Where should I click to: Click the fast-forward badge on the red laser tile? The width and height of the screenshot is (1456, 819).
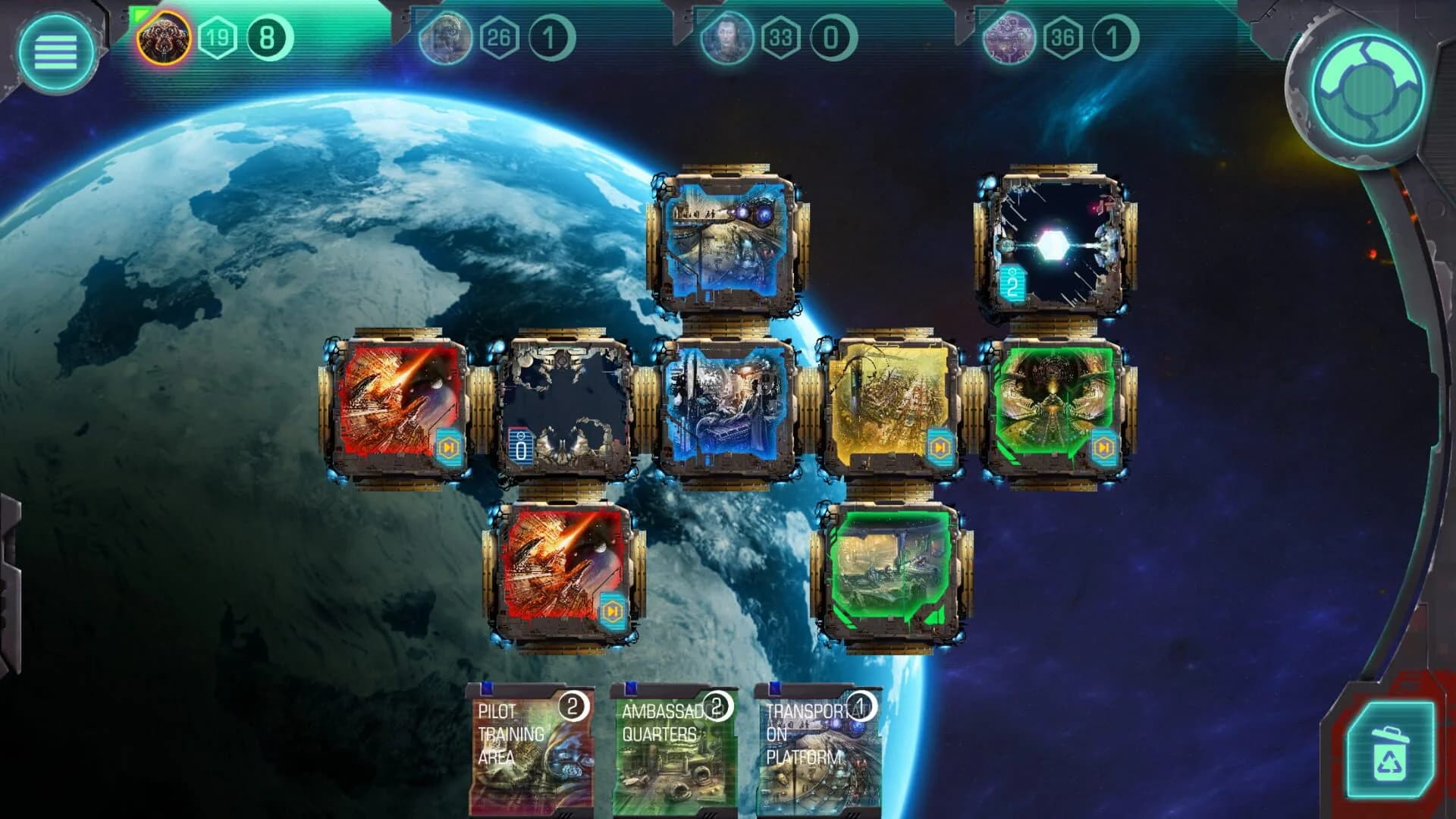coord(449,448)
